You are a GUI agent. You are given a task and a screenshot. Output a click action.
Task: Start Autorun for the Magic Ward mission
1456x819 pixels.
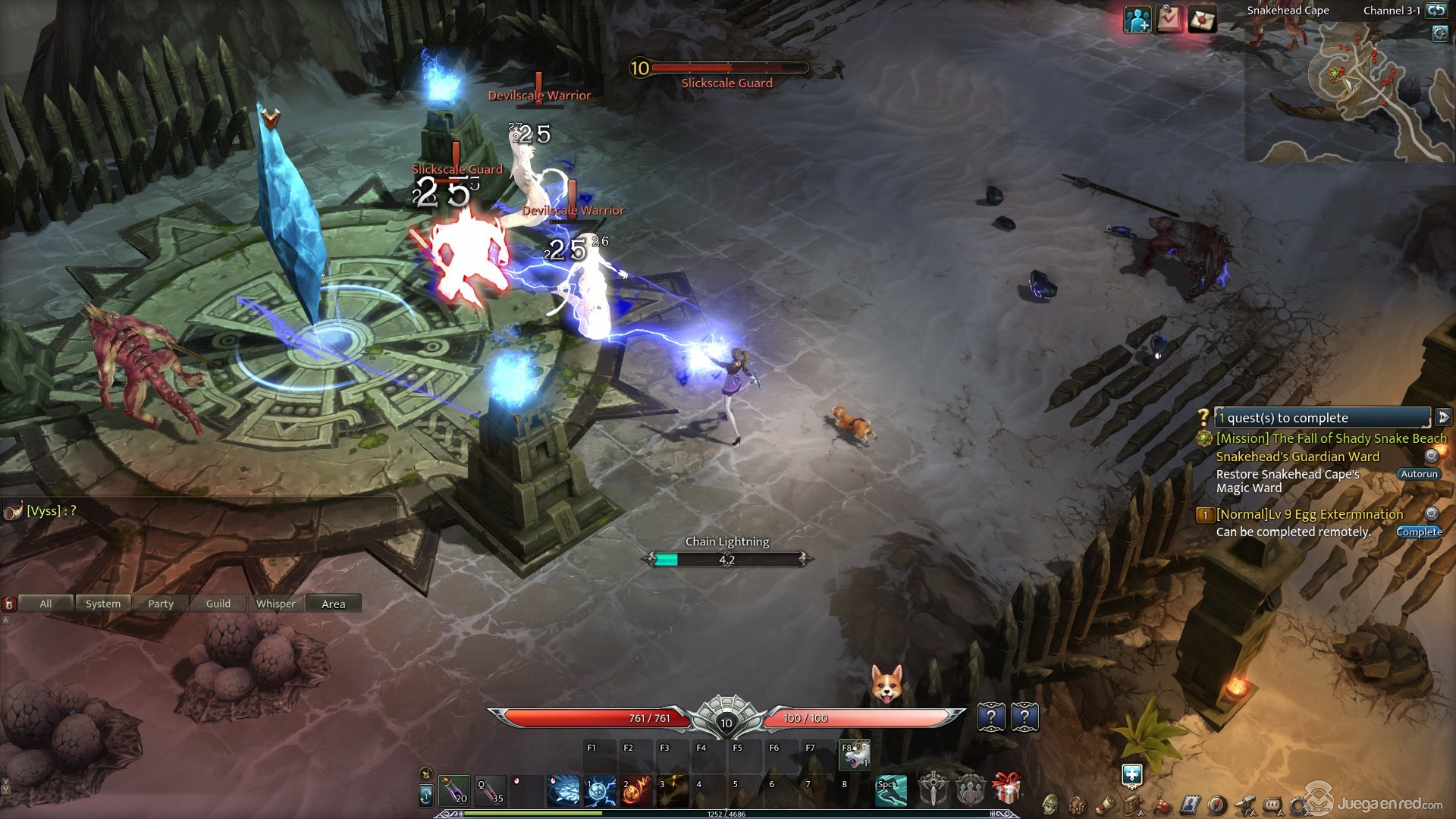tap(1418, 474)
